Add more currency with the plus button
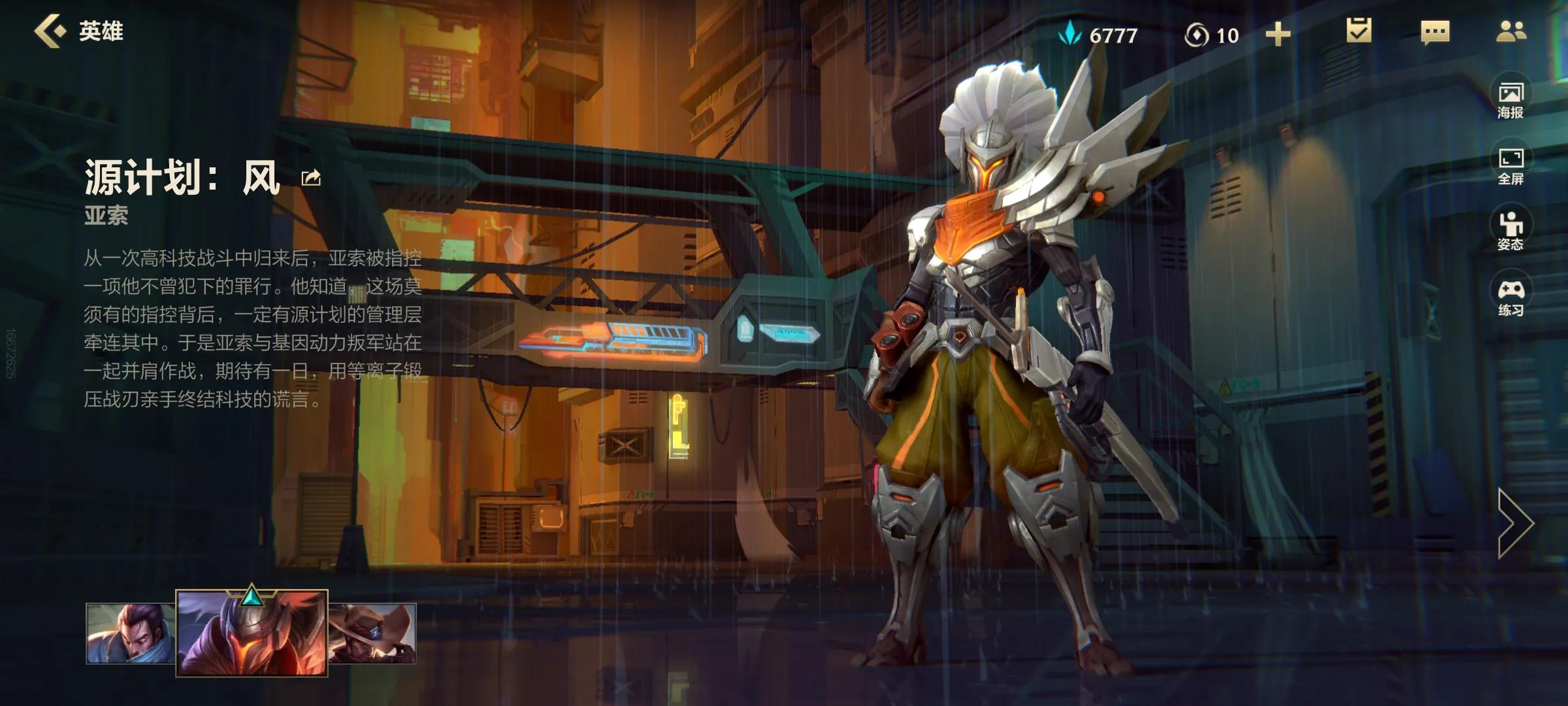1568x706 pixels. pyautogui.click(x=1278, y=34)
